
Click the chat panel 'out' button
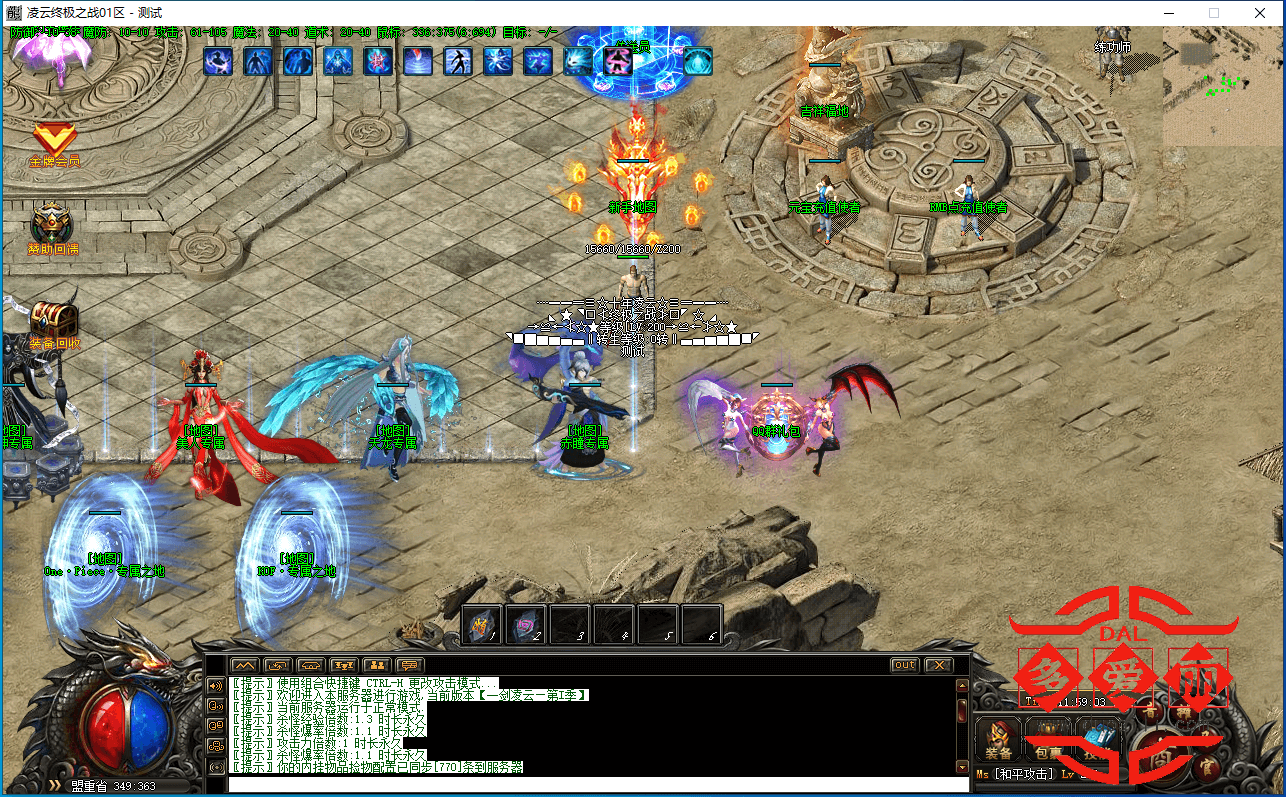tap(904, 665)
